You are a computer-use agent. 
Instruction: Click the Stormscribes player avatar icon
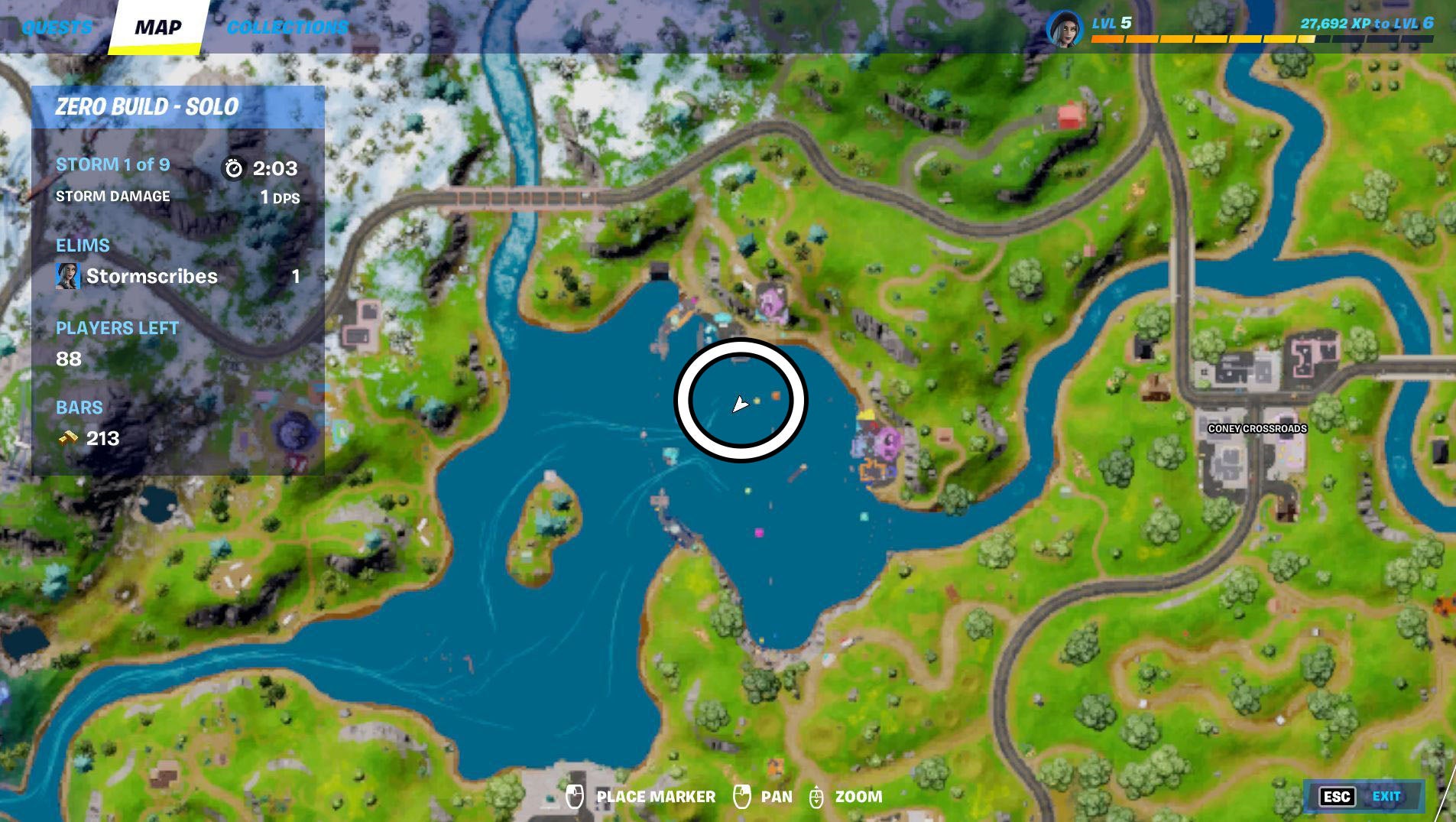(68, 277)
